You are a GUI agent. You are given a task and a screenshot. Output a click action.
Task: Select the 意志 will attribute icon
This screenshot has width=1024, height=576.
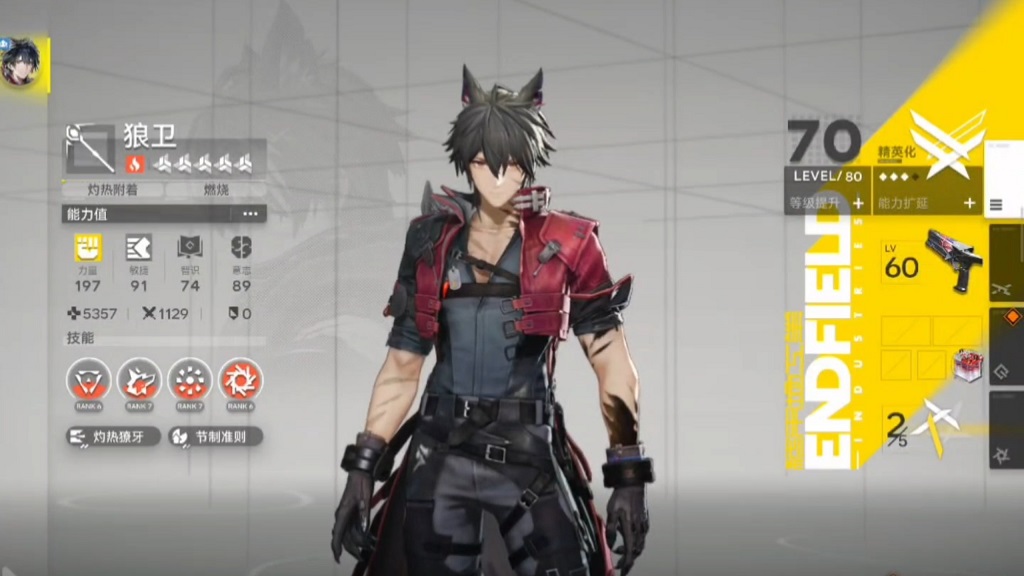(x=240, y=249)
